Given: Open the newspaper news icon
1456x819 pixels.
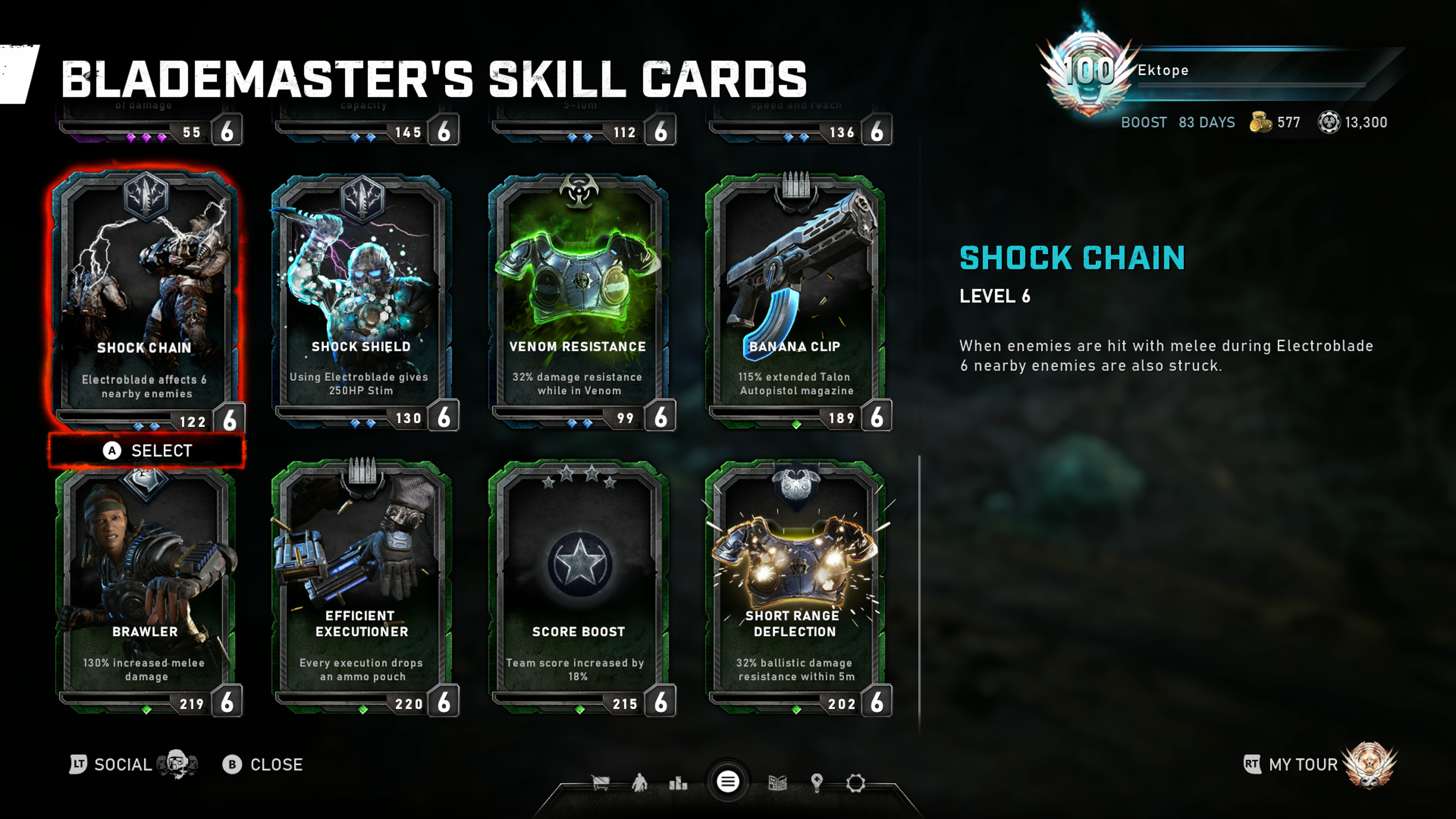Looking at the screenshot, I should (x=777, y=783).
